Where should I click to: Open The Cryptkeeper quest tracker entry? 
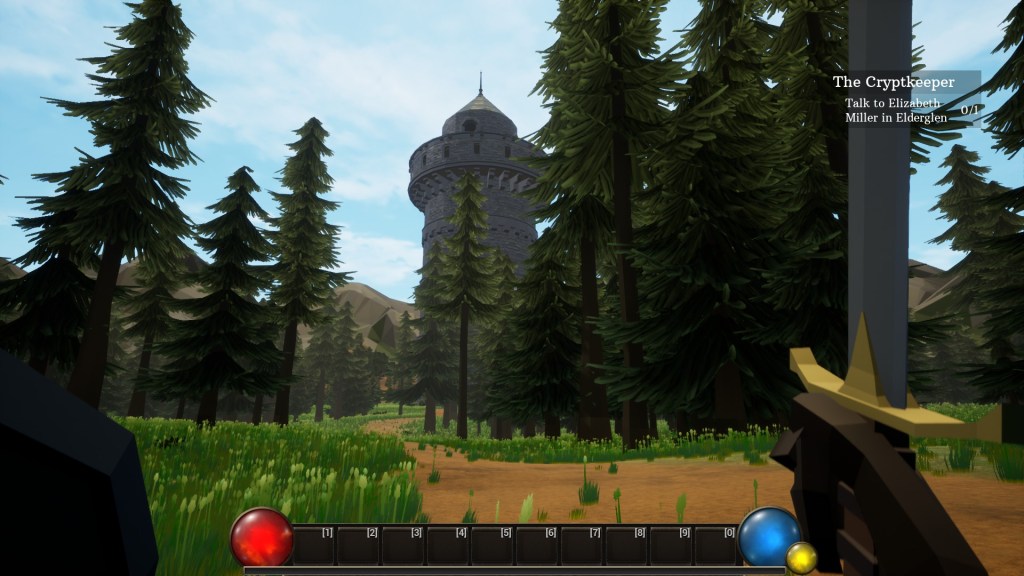click(894, 82)
